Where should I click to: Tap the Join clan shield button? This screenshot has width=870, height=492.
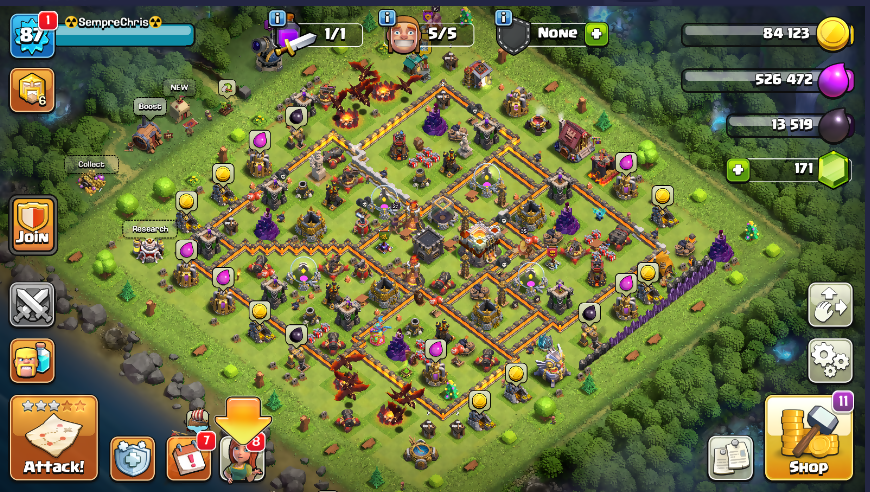33,226
